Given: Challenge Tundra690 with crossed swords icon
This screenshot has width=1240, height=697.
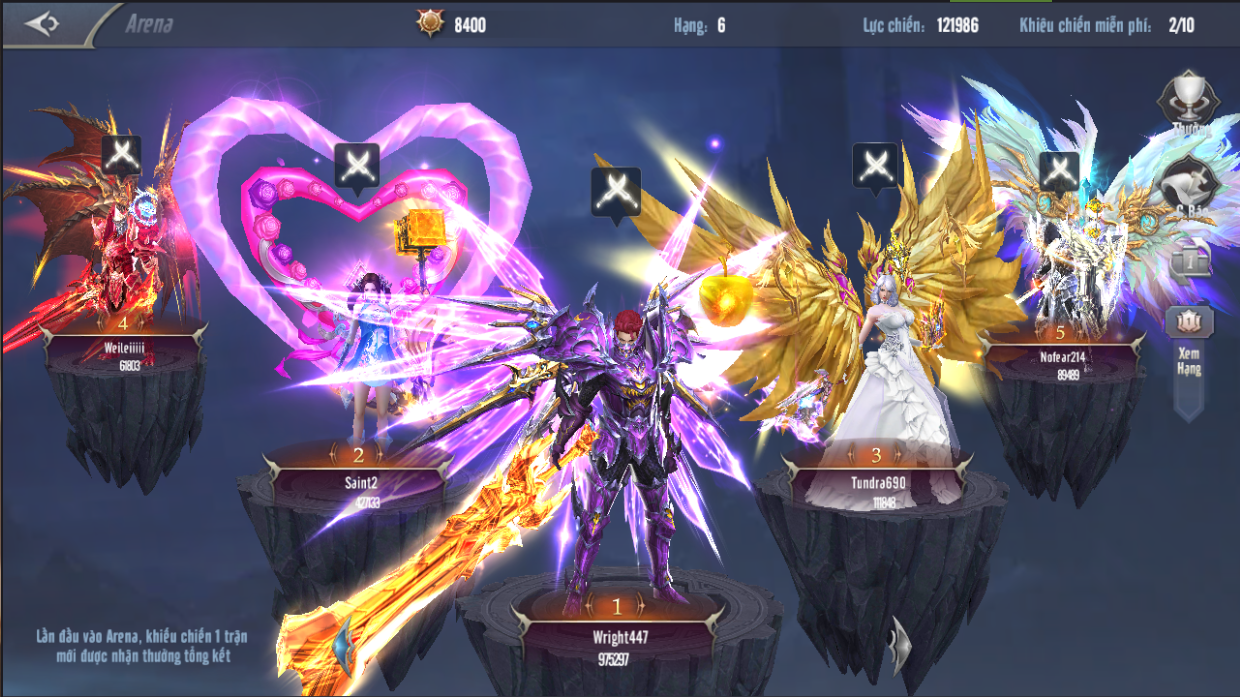Looking at the screenshot, I should pos(875,165).
